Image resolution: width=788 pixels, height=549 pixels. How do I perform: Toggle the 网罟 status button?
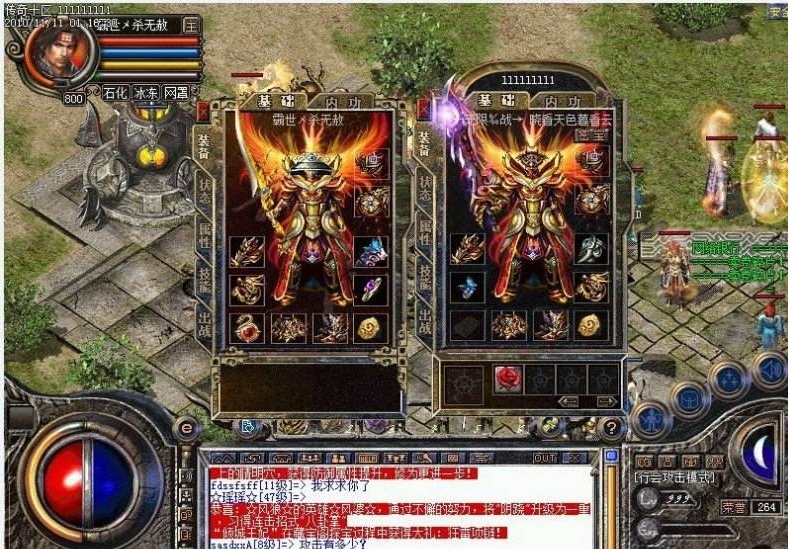(x=176, y=92)
